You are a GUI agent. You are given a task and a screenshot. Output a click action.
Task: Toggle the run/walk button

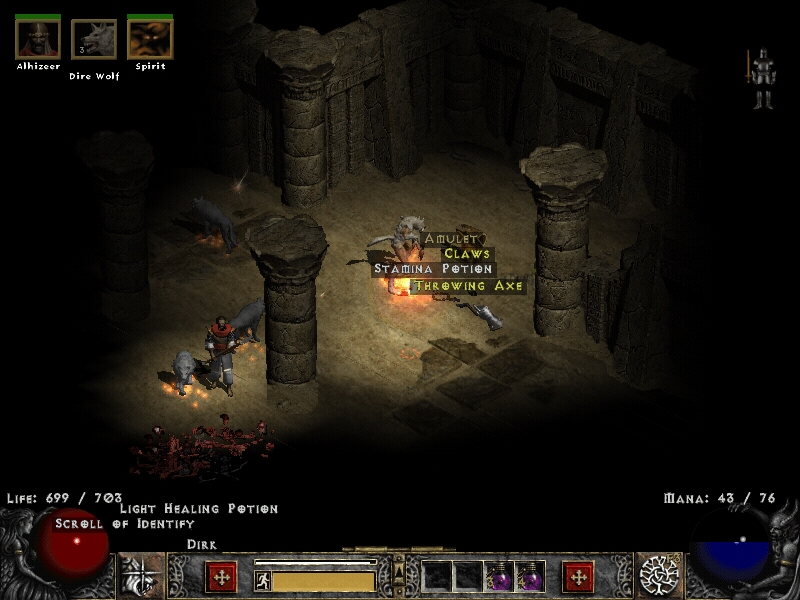(263, 581)
